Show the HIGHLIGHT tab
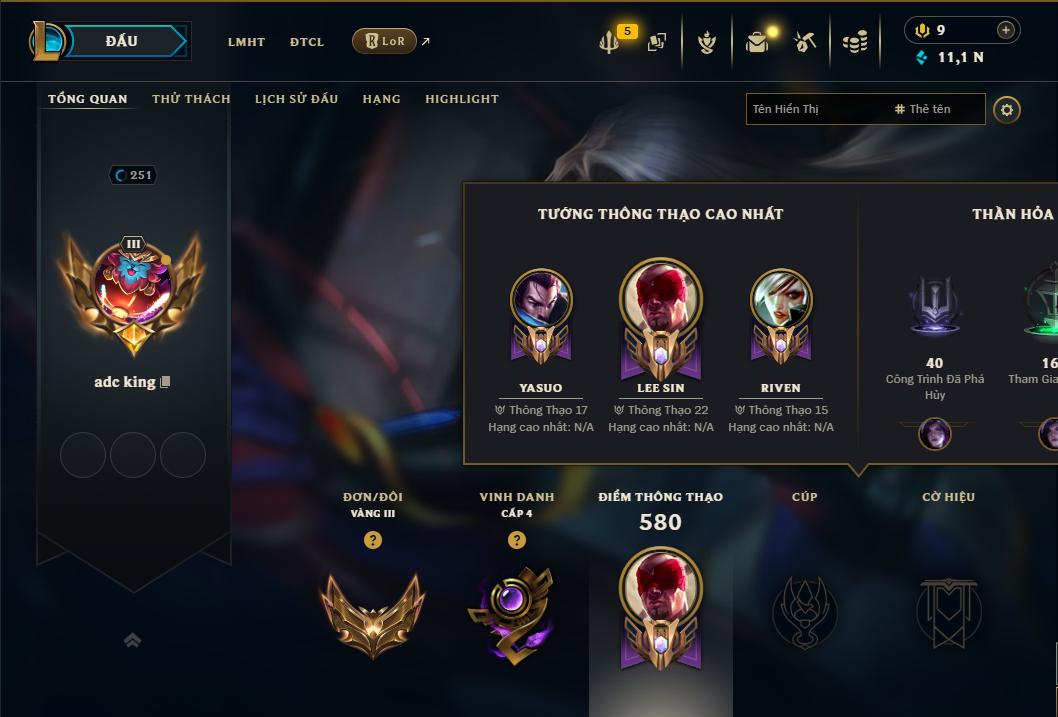The width and height of the screenshot is (1058, 717). [x=461, y=99]
